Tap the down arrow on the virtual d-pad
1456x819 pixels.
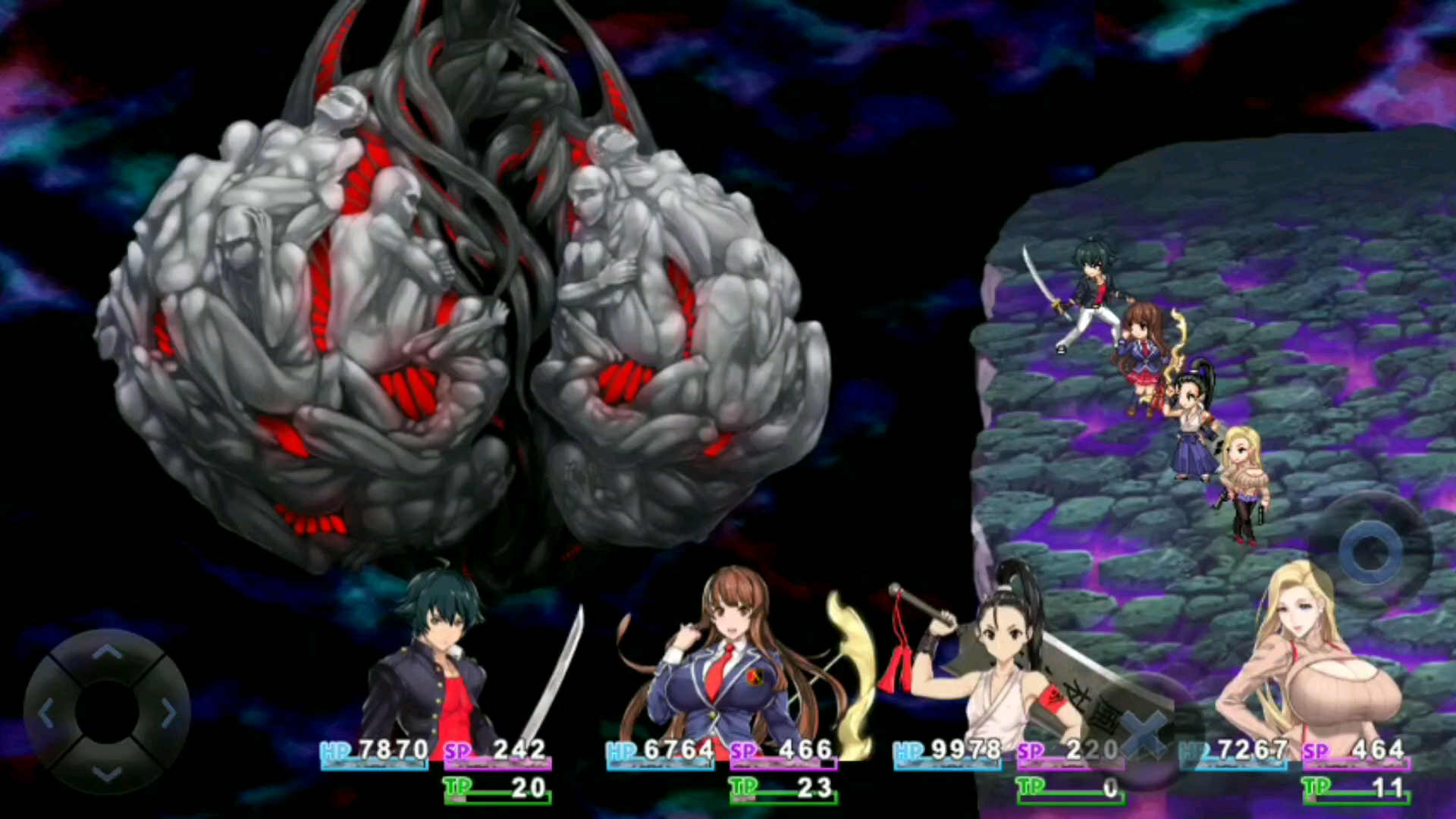(107, 773)
